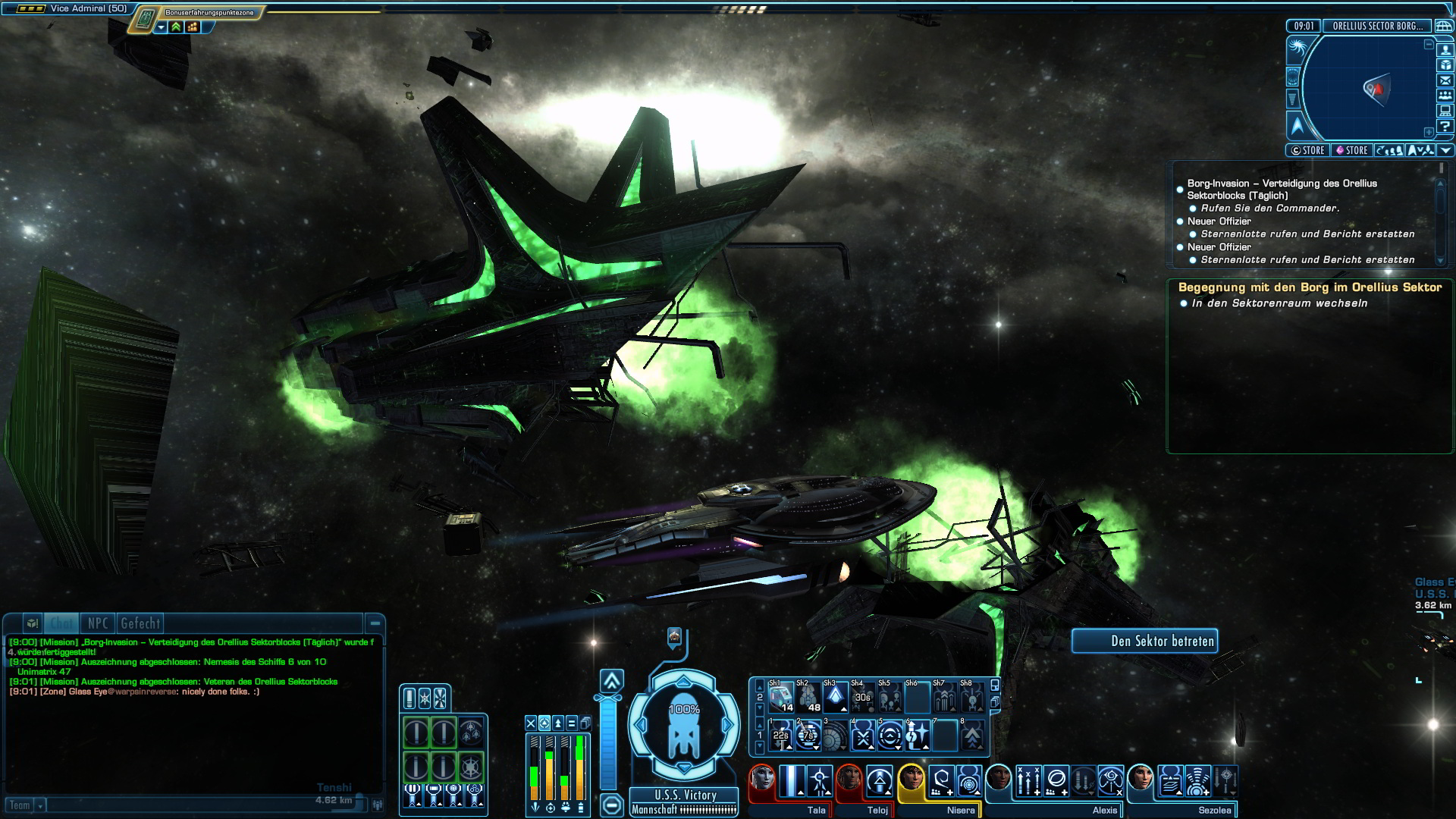Open the help question mark icon
Image resolution: width=1456 pixels, height=819 pixels.
[1445, 127]
